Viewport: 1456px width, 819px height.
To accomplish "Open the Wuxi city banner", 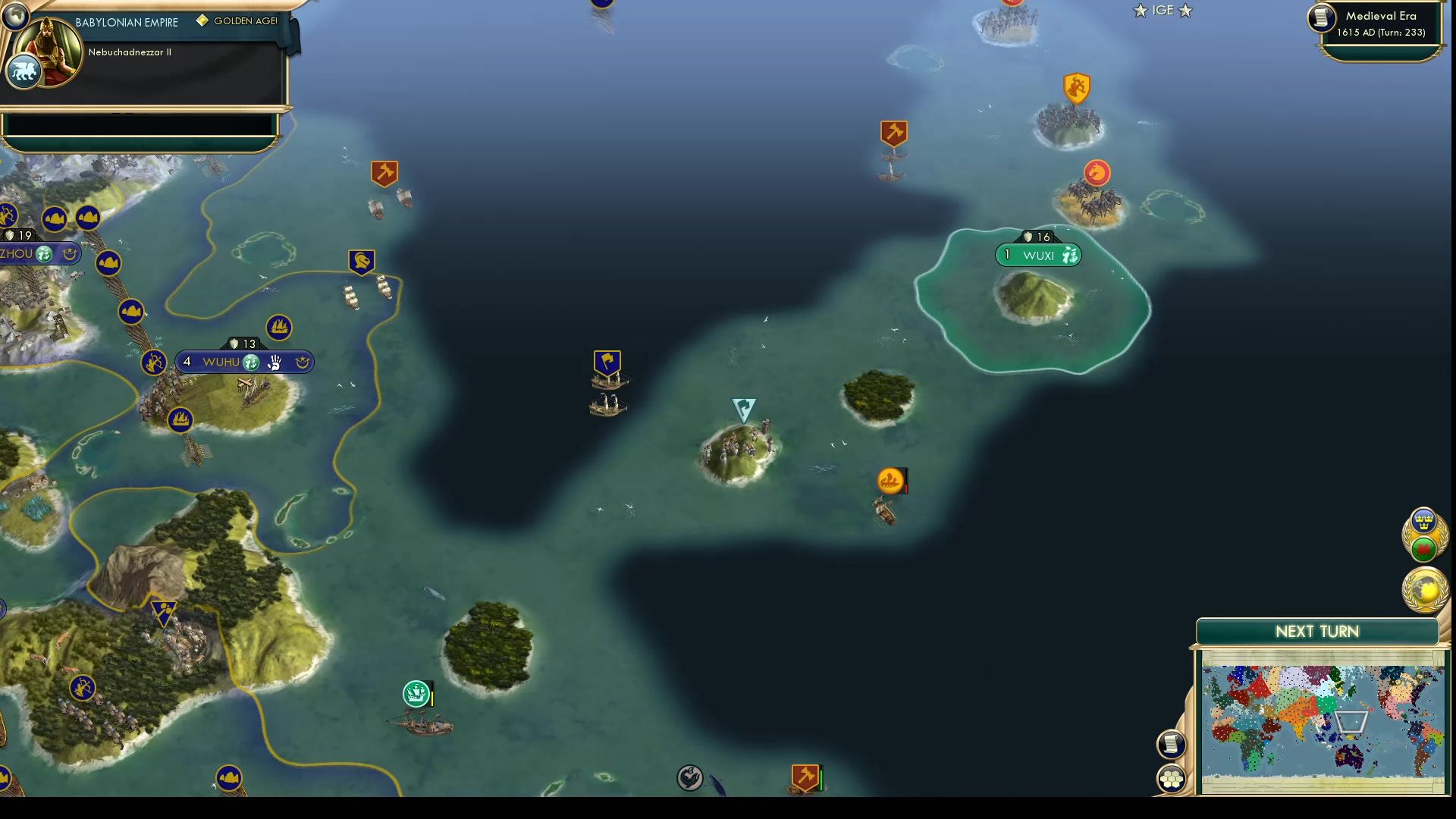I will pyautogui.click(x=1037, y=255).
